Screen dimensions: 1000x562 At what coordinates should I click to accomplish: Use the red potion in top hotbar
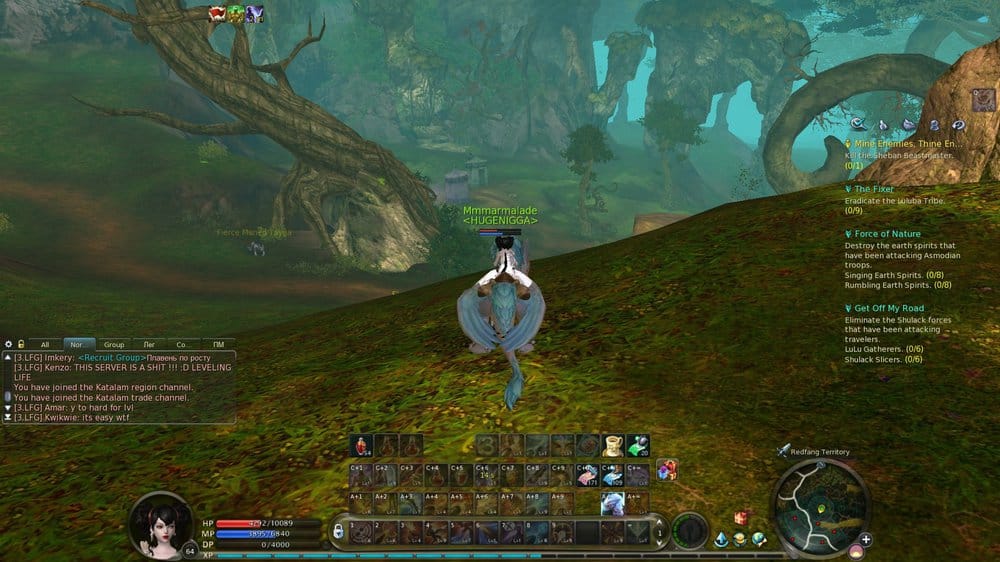tap(362, 445)
